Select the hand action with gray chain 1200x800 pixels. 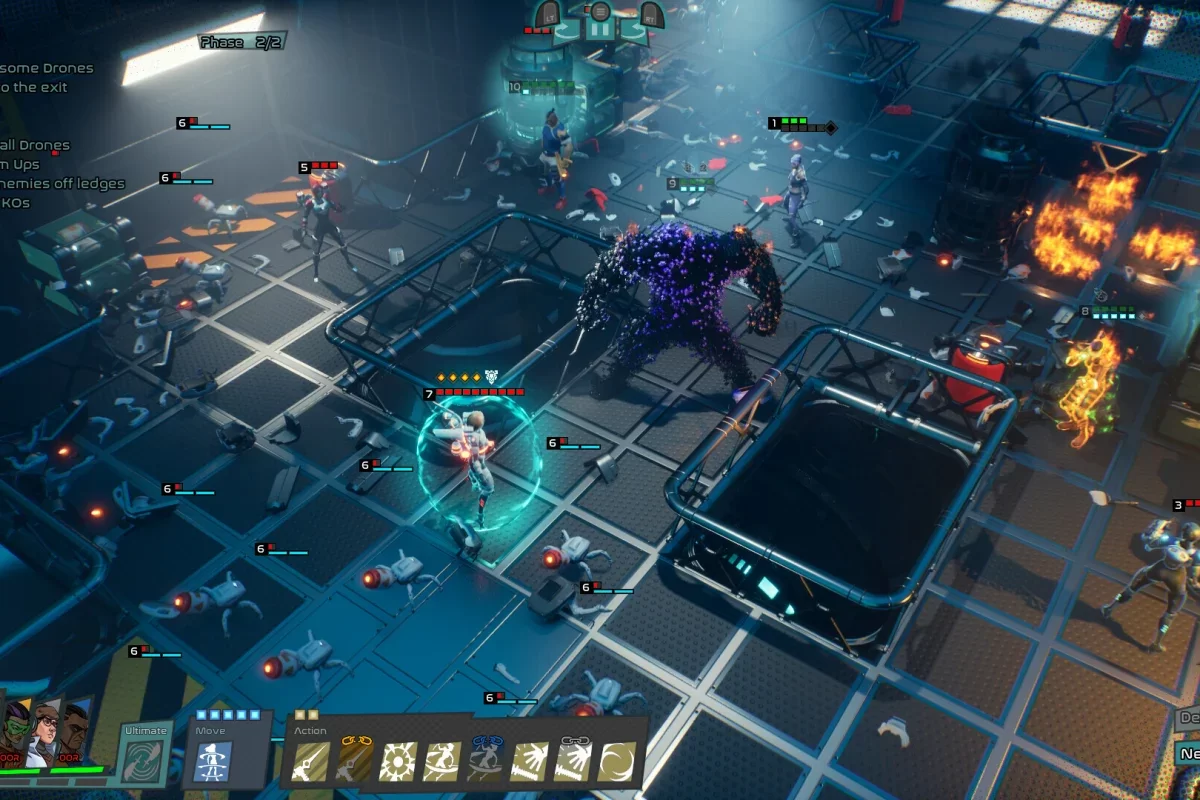point(573,762)
